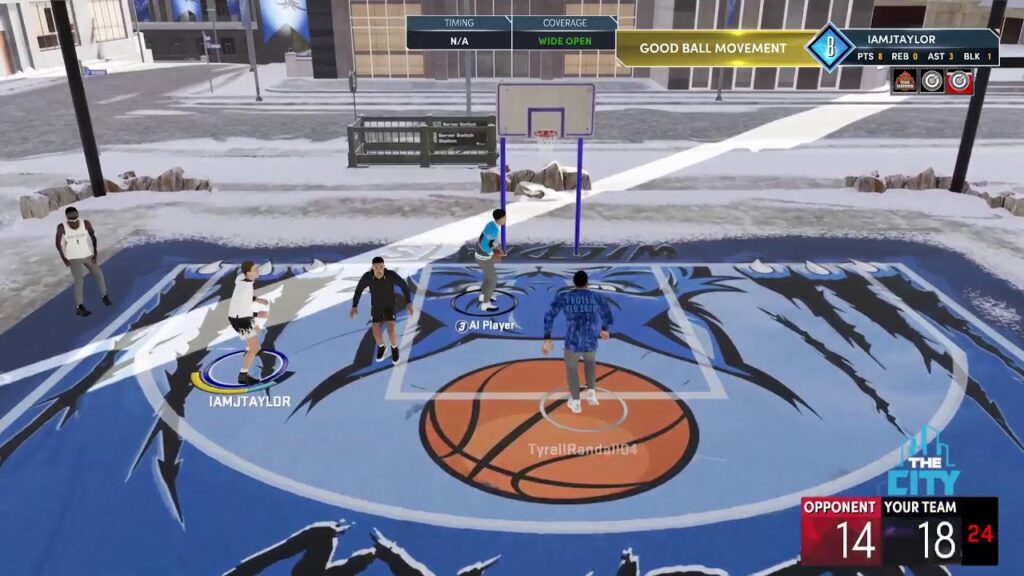This screenshot has width=1024, height=576.
Task: Click The City logo
Action: 921,463
